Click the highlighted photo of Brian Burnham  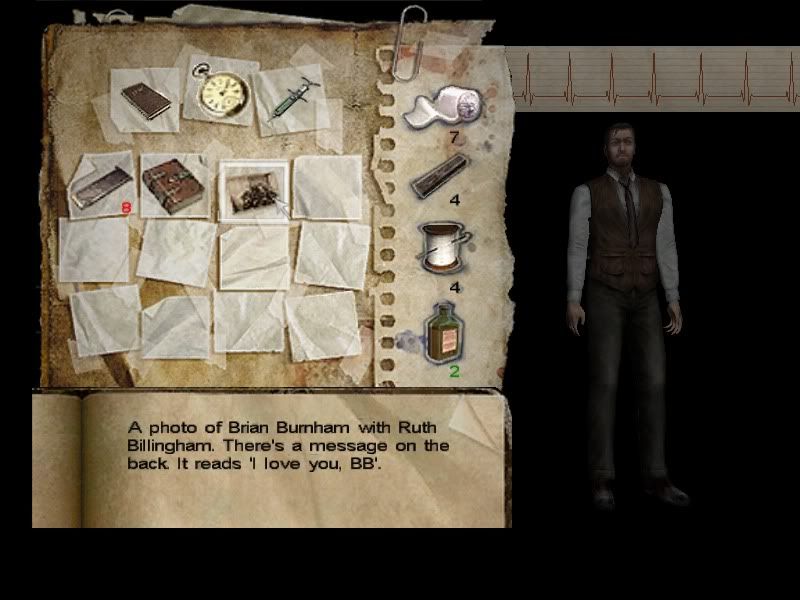[x=252, y=189]
